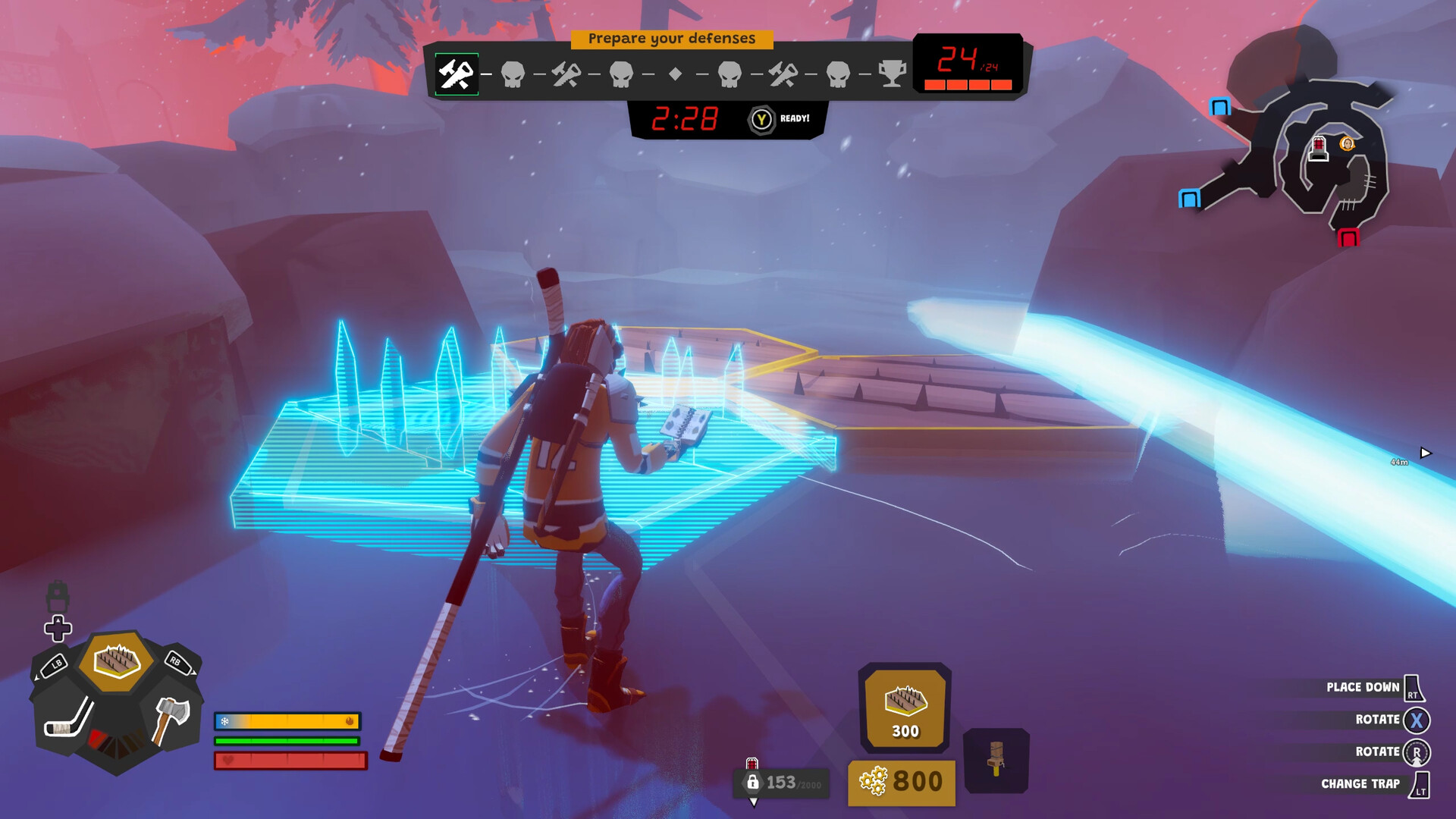Select the spike trap in the weapon wheel
The height and width of the screenshot is (819, 1456).
tap(116, 661)
